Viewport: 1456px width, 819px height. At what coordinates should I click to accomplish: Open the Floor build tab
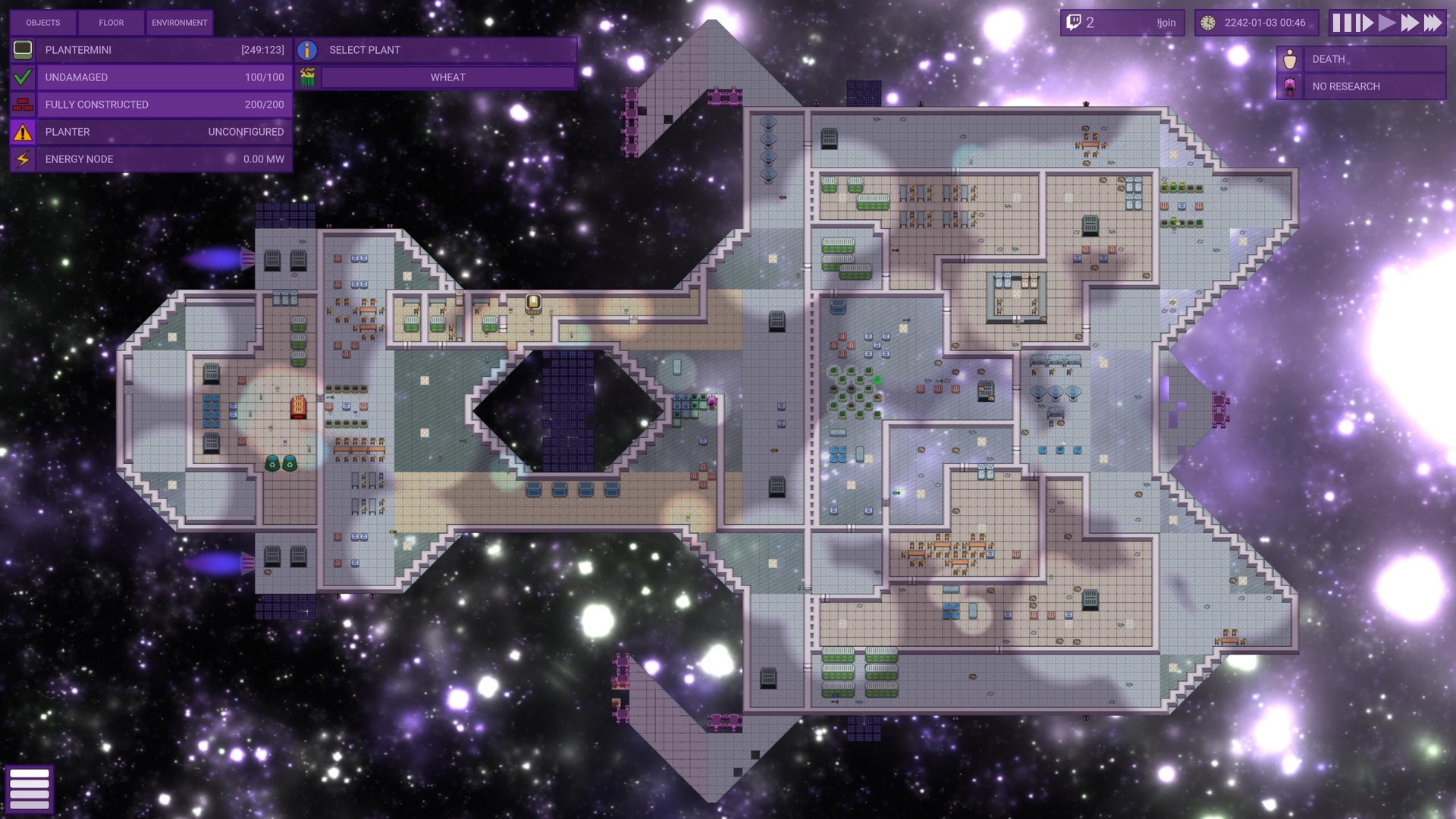111,23
